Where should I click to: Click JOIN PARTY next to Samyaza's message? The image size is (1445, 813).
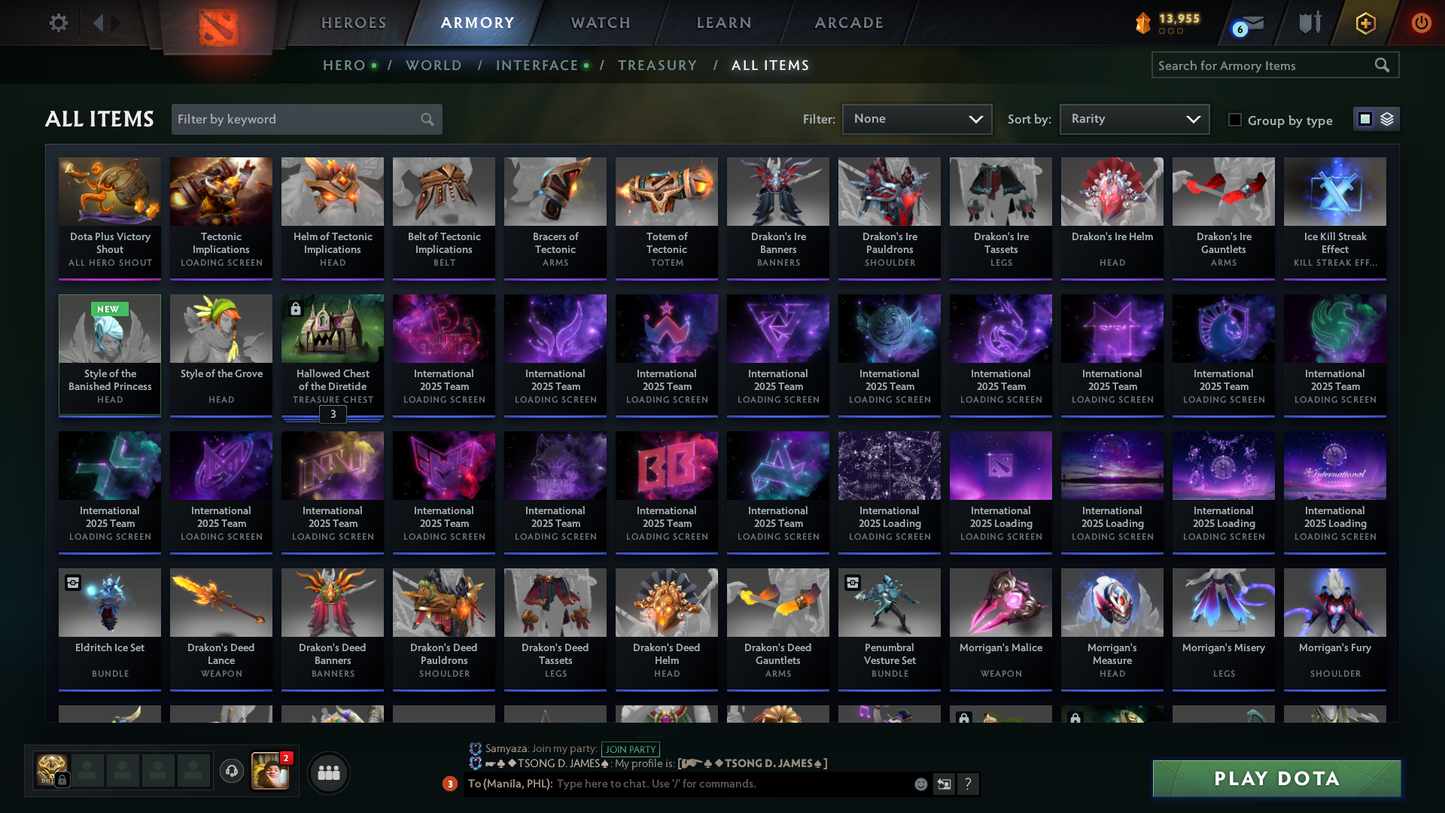tap(631, 749)
